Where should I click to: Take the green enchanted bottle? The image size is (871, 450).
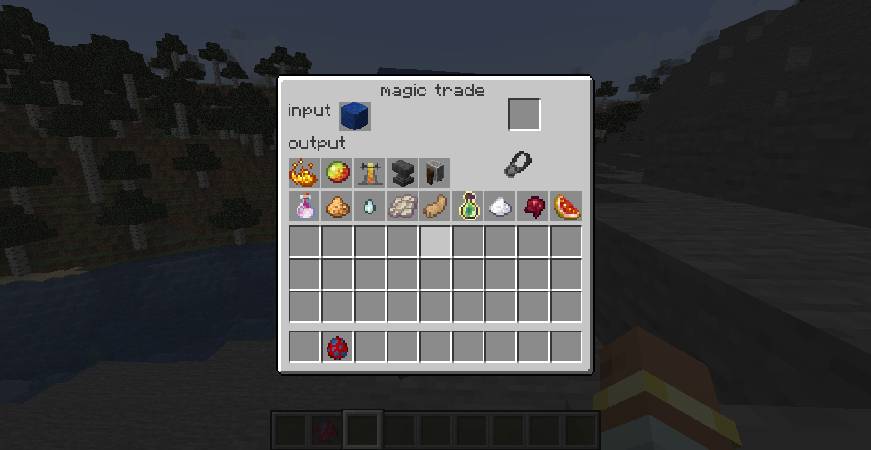468,207
